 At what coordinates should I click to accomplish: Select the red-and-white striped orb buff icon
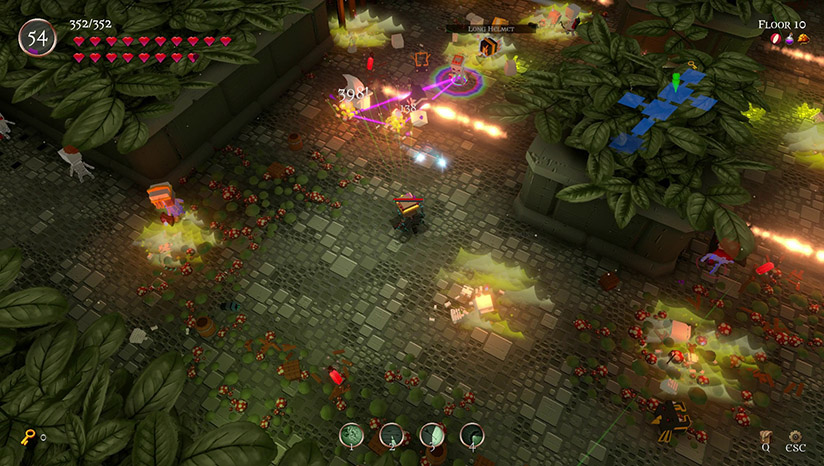point(775,39)
